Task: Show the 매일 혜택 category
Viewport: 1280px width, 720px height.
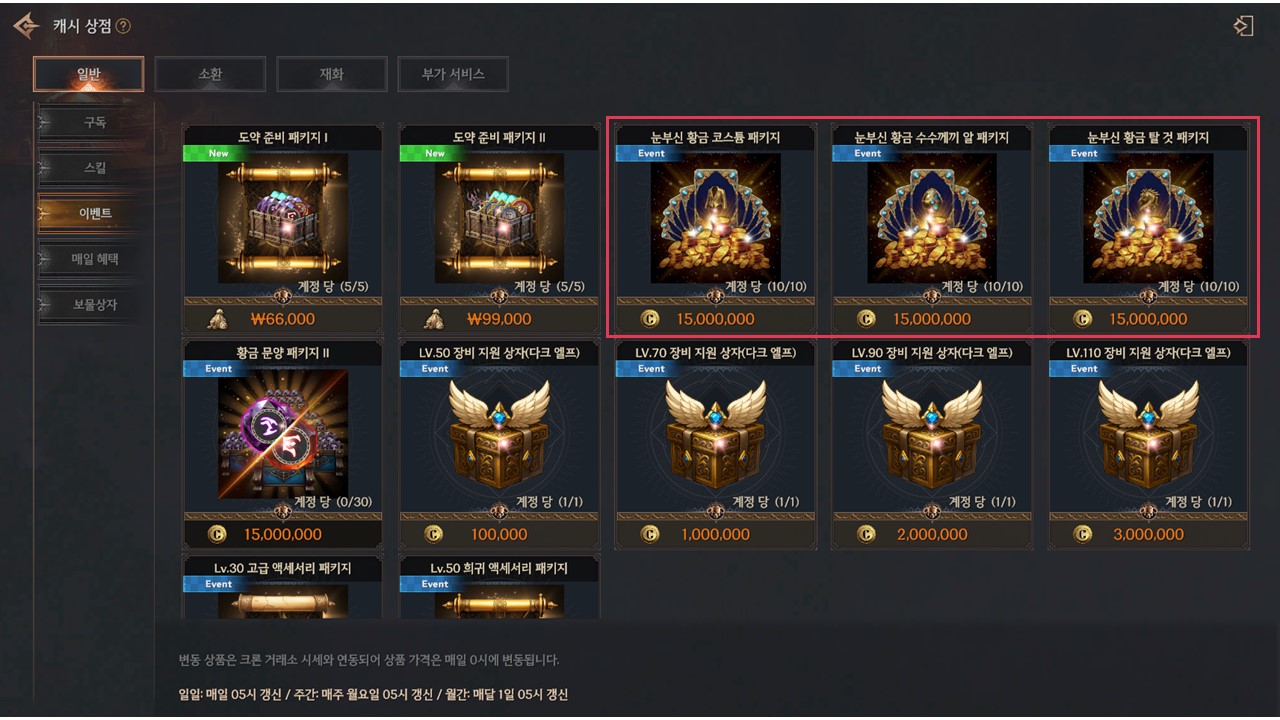Action: click(x=95, y=259)
